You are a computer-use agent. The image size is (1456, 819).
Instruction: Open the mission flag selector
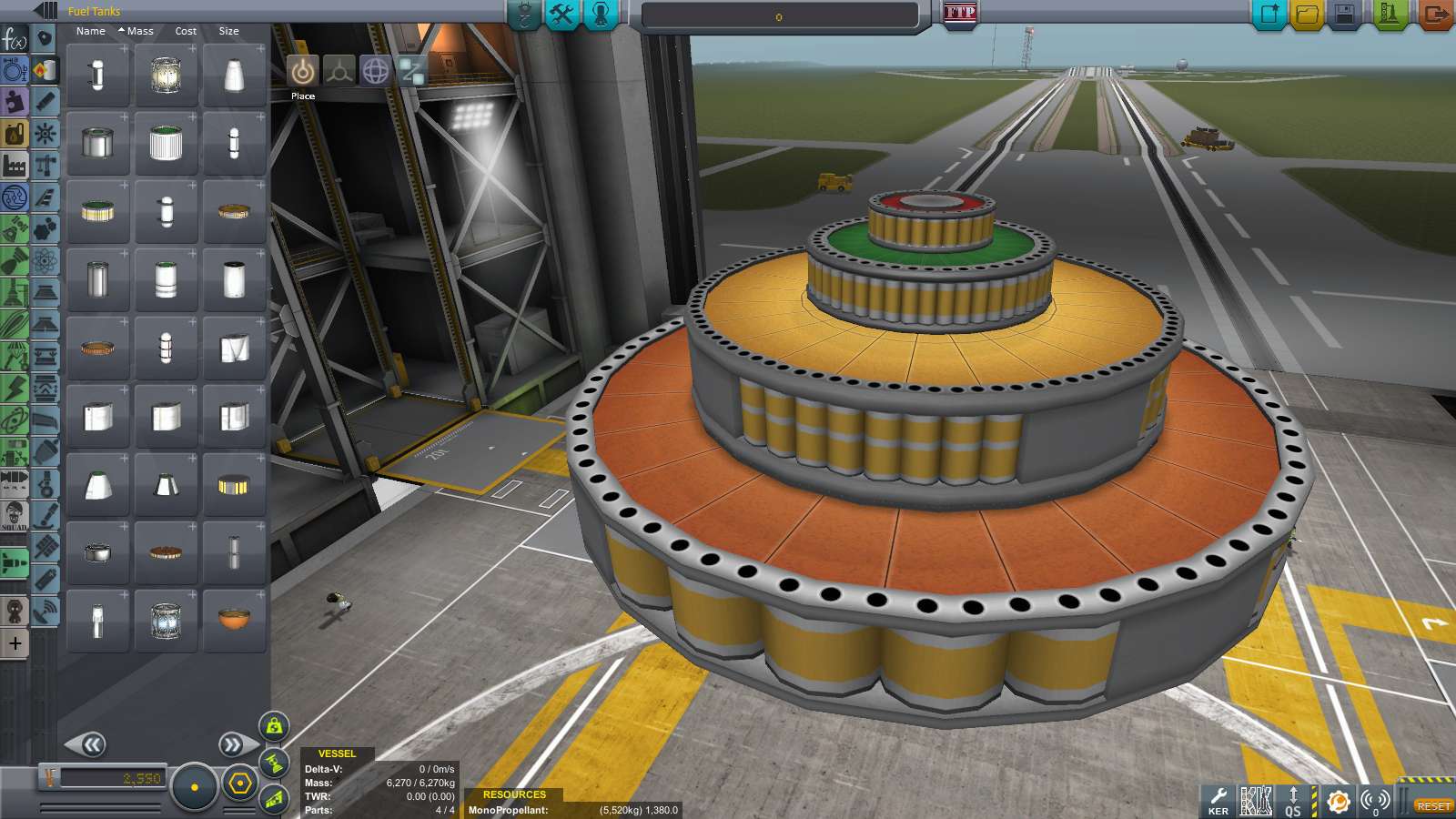pos(962,14)
